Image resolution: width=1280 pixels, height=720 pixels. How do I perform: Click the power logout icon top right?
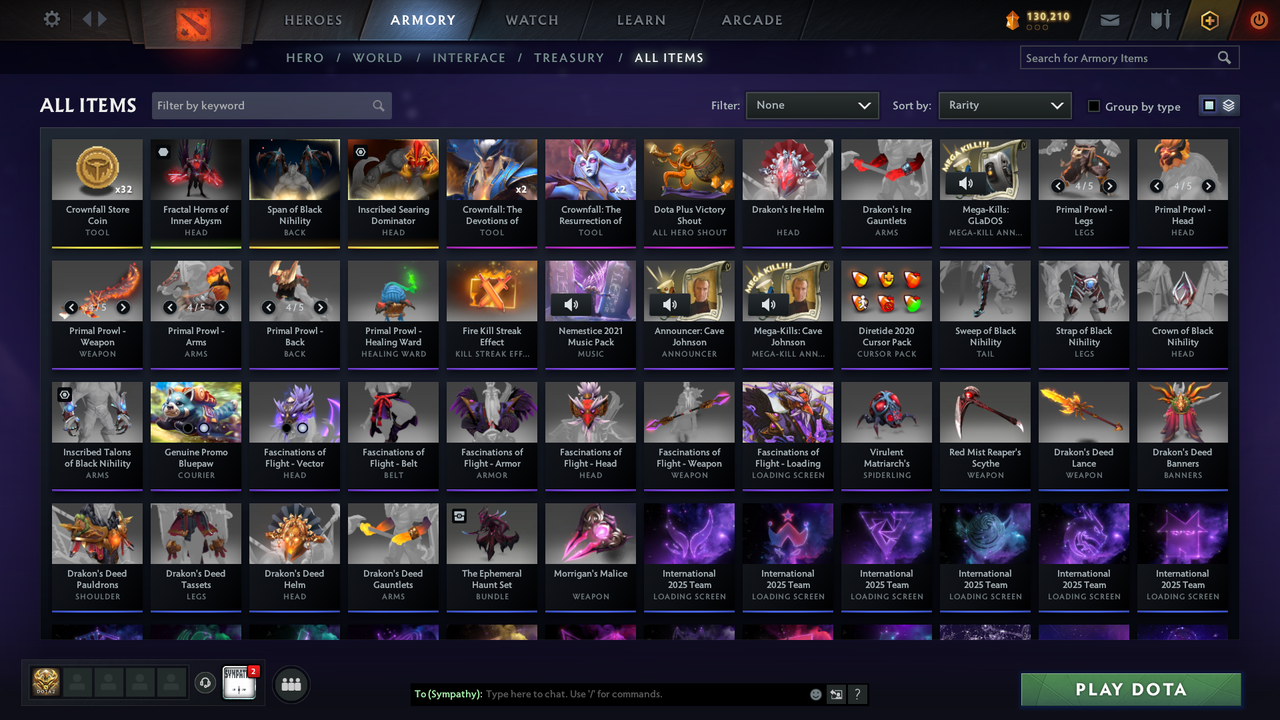[1258, 19]
